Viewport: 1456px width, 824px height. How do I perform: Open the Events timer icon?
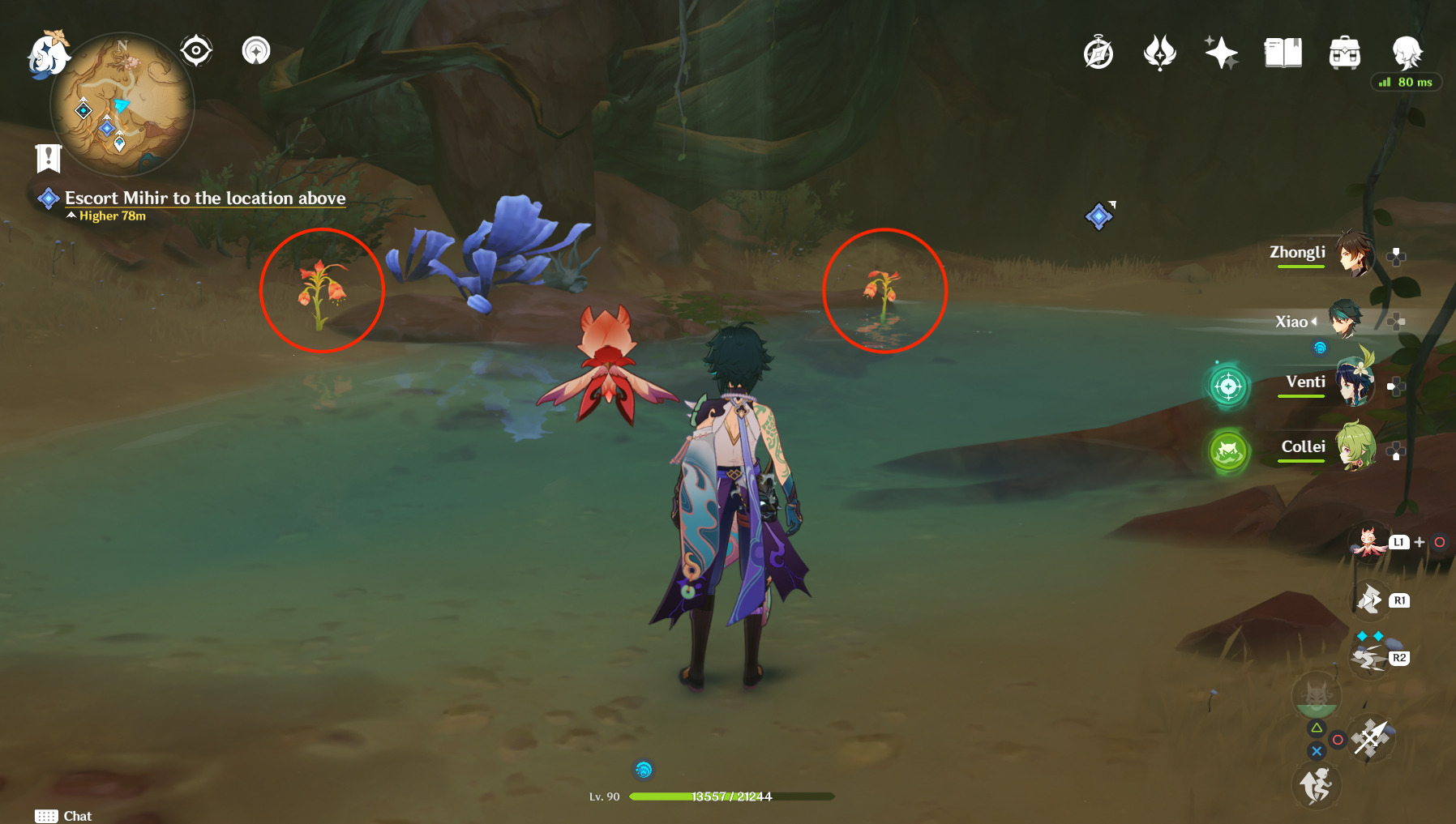(x=1099, y=52)
